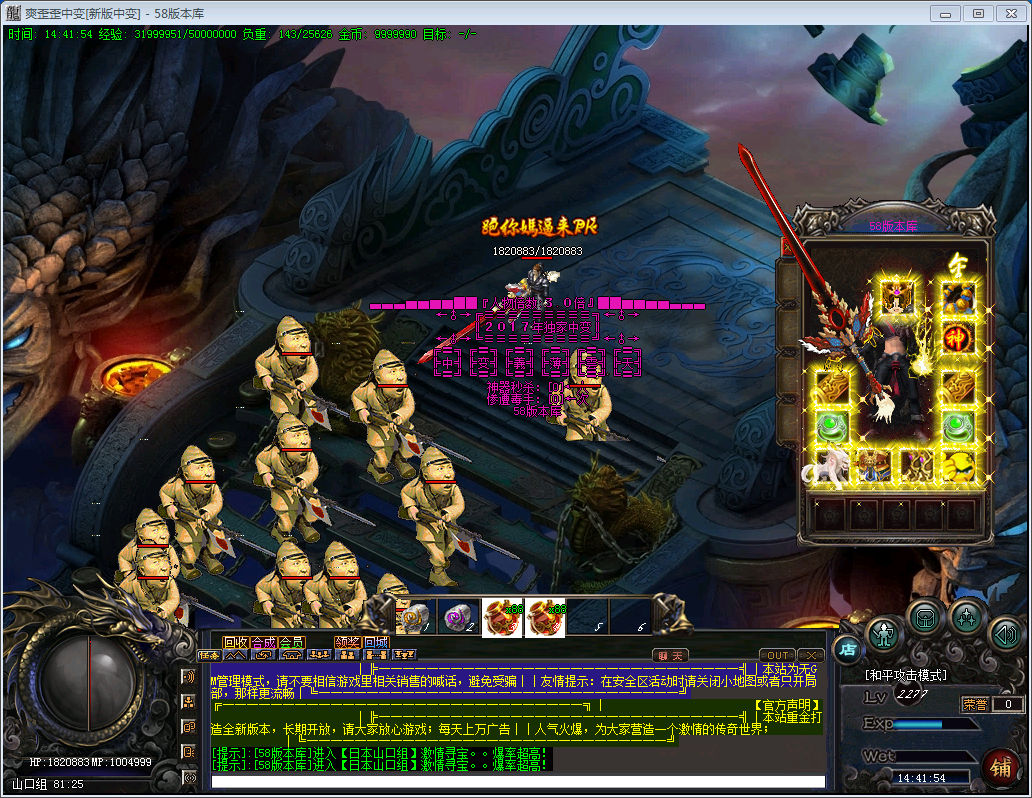Click the 合成 synthesis button
Viewport: 1032px width, 798px height.
coord(263,642)
